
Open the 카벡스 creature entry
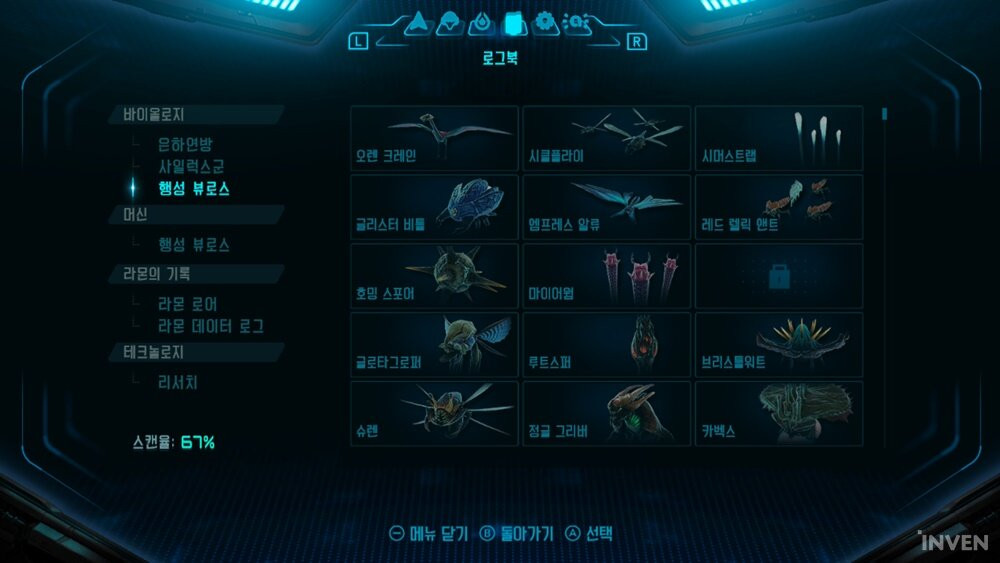[778, 413]
